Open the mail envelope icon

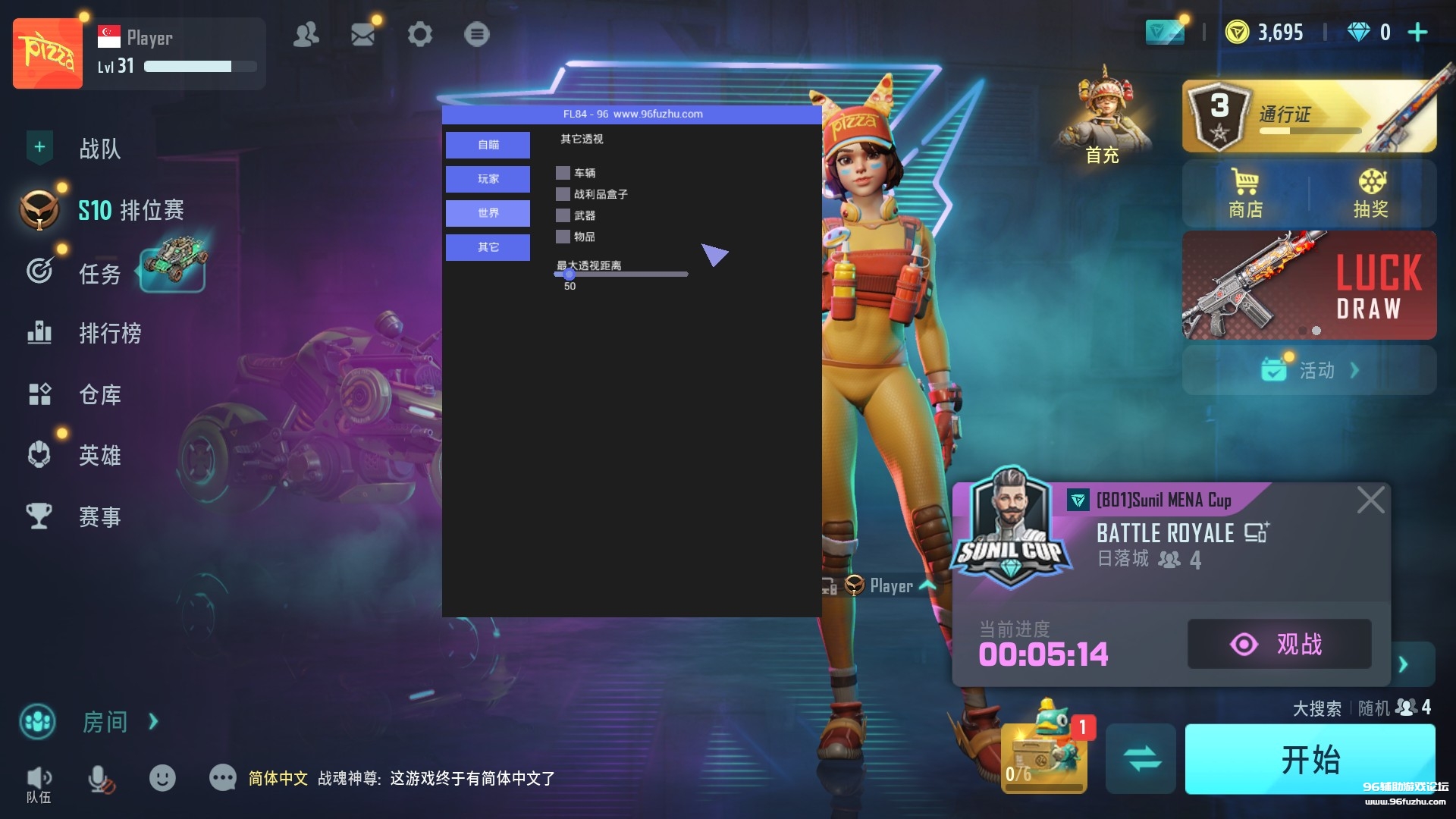pyautogui.click(x=362, y=34)
